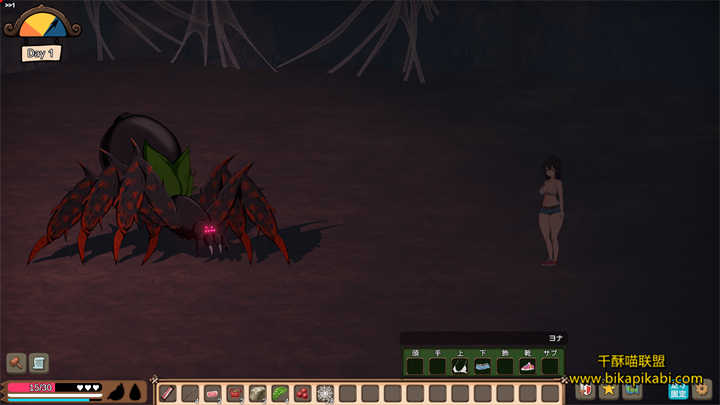
Task: Click the equipped blue shorts slot
Action: tap(482, 366)
